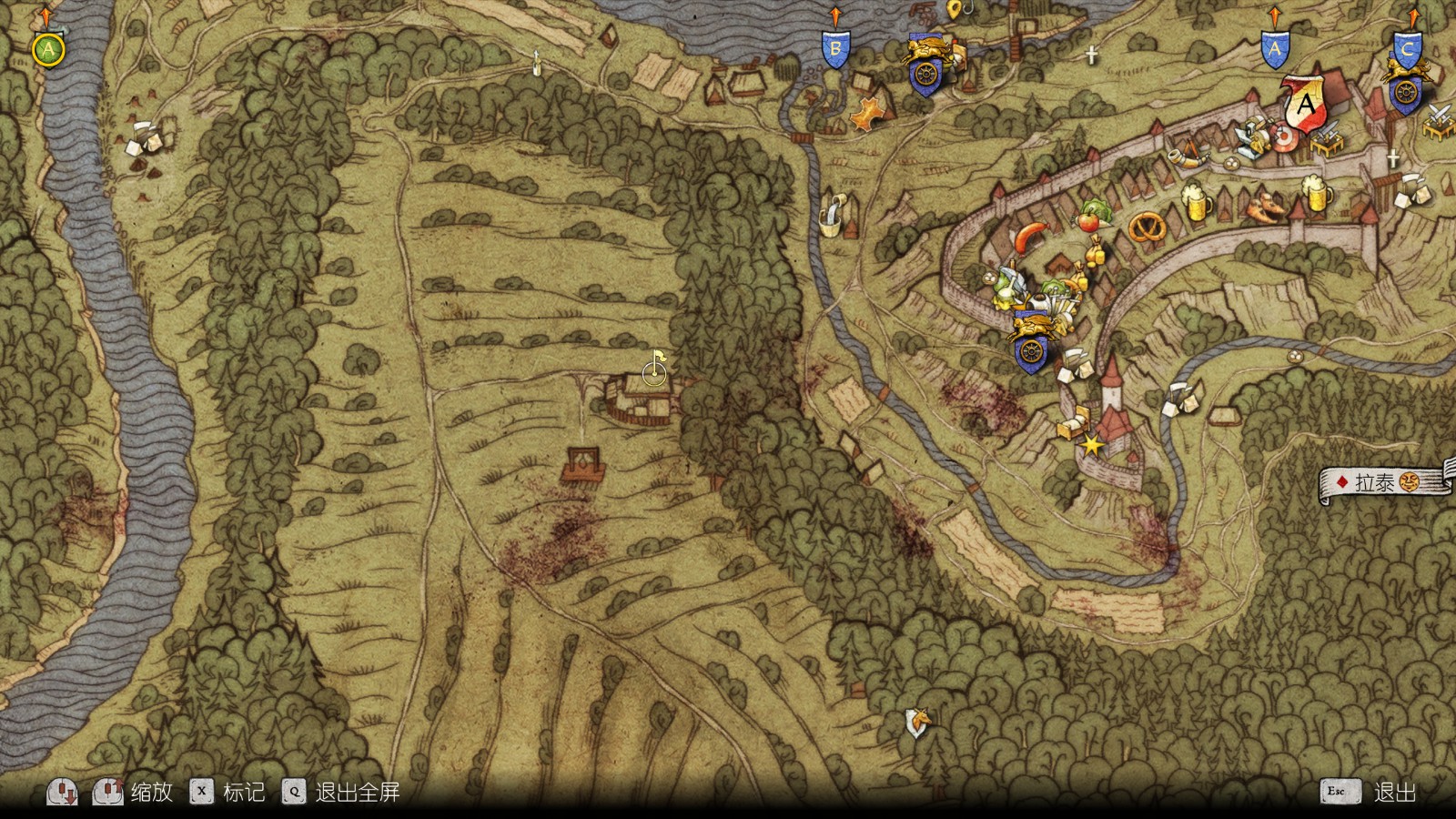The height and width of the screenshot is (819, 1456).
Task: Select the apple and cabbage grocer icon
Action: point(1092,217)
